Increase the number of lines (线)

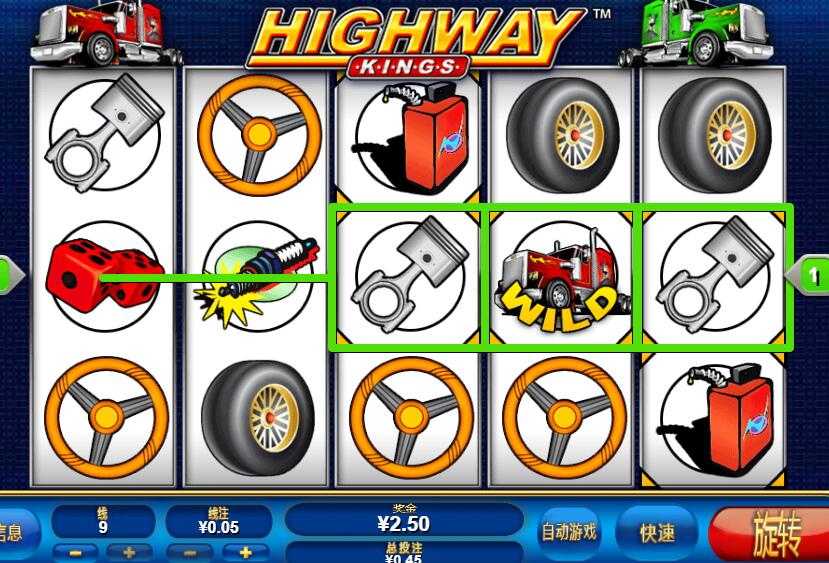click(129, 552)
